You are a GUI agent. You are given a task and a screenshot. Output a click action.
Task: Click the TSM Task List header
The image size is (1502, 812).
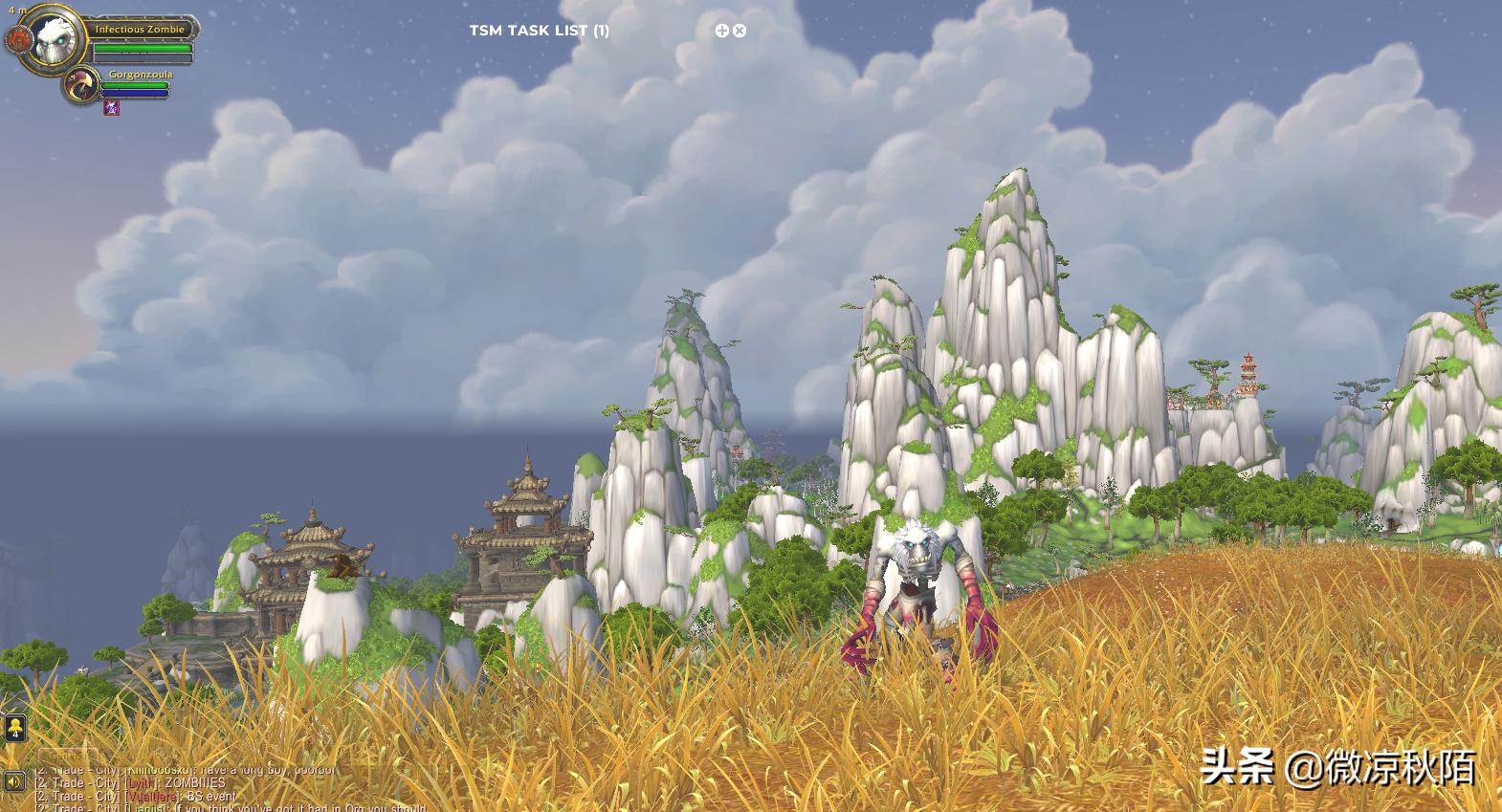coord(539,31)
